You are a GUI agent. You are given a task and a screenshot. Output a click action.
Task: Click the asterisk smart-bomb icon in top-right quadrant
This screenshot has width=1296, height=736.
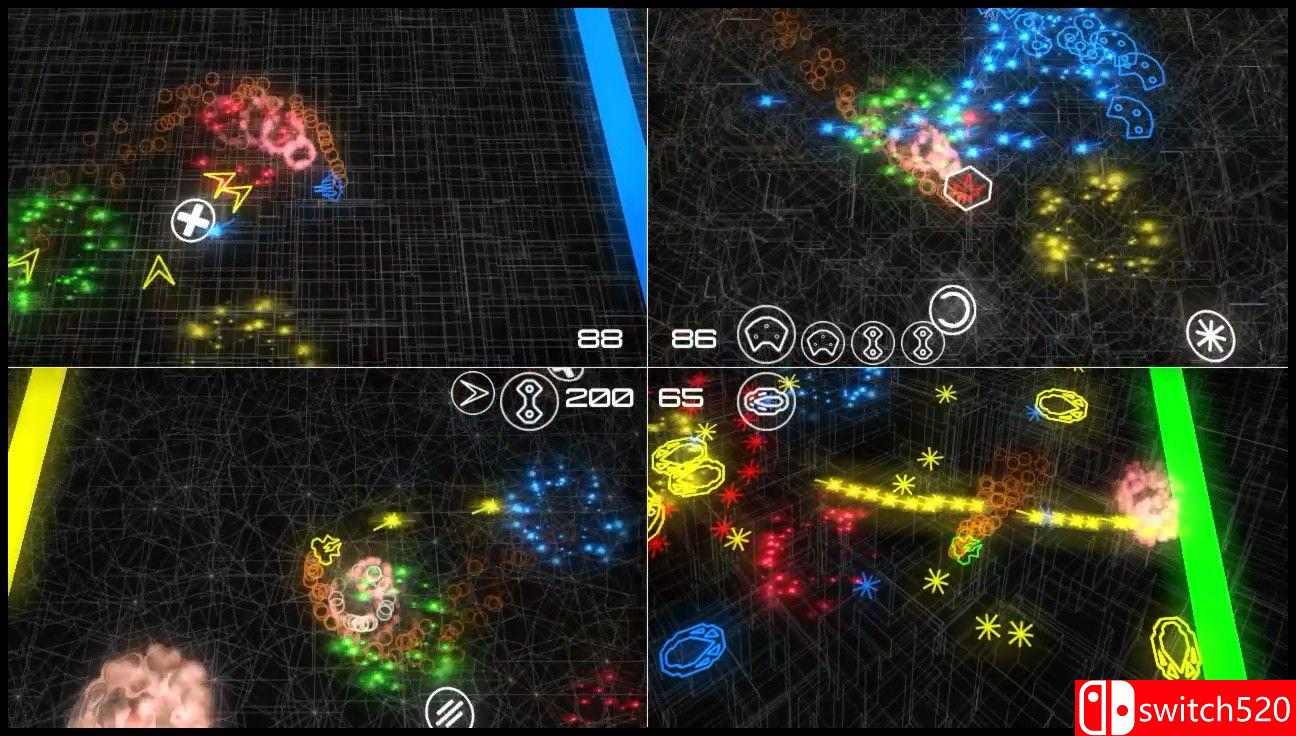(x=1212, y=335)
